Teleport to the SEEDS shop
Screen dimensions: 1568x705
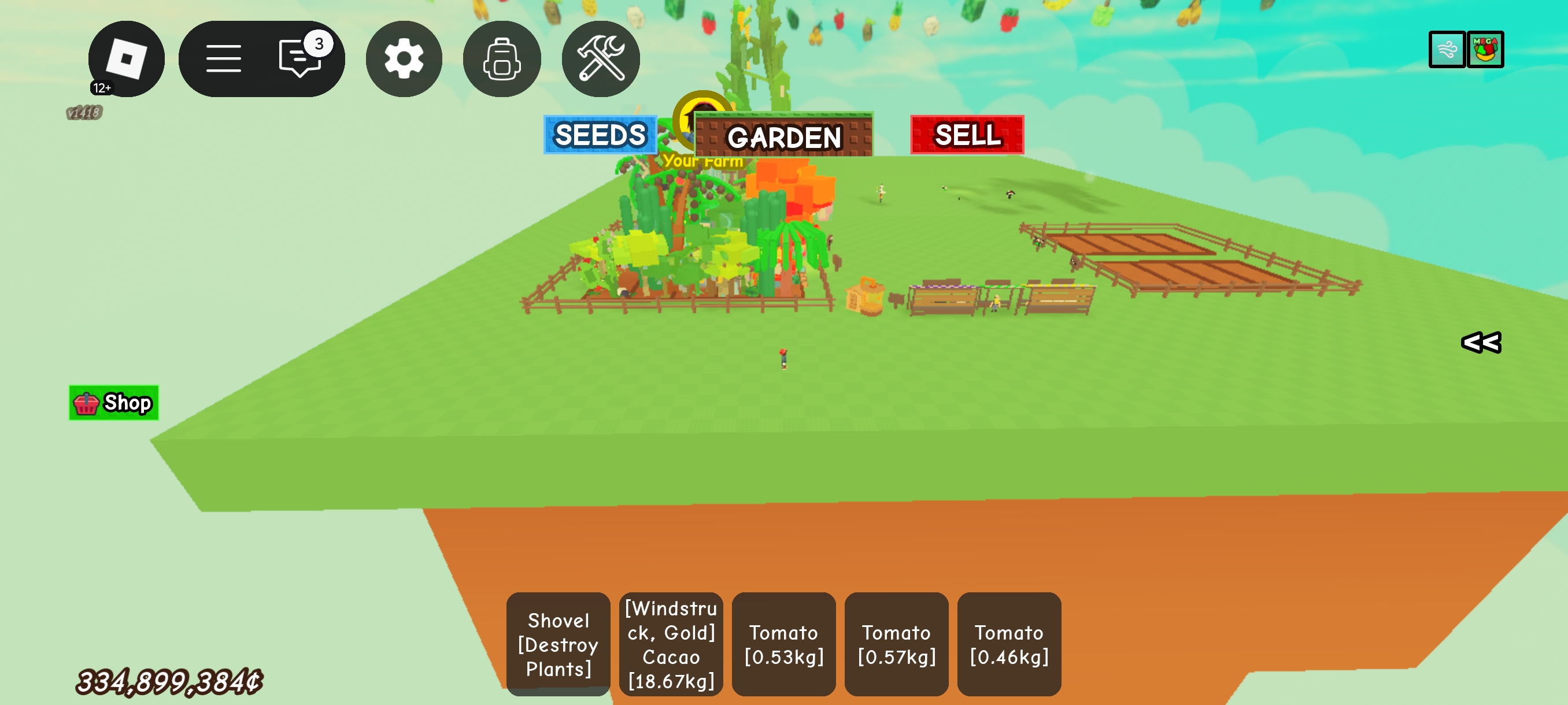[x=600, y=135]
